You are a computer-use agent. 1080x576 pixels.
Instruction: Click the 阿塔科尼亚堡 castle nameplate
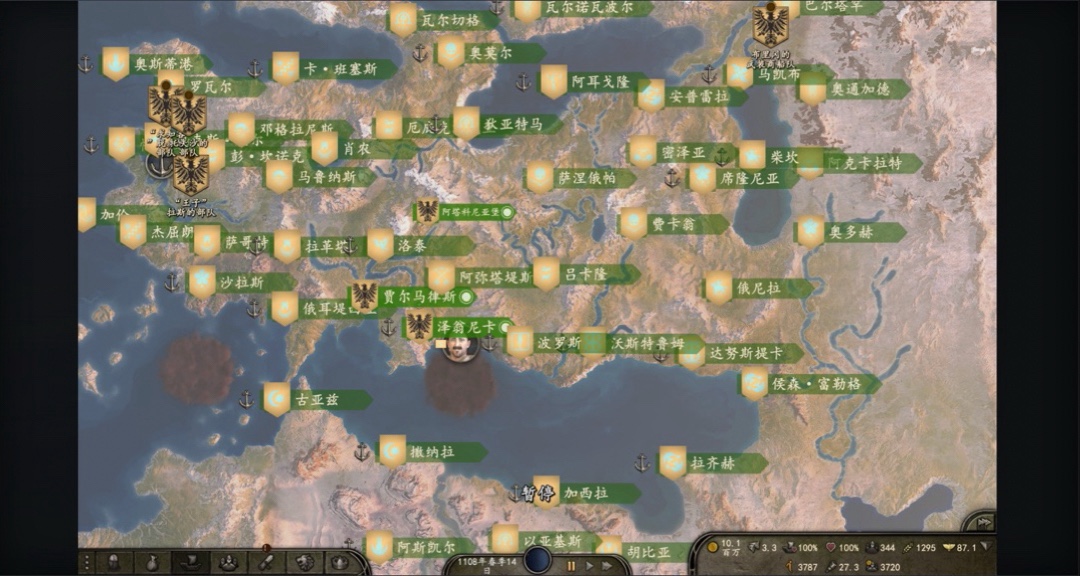point(468,212)
